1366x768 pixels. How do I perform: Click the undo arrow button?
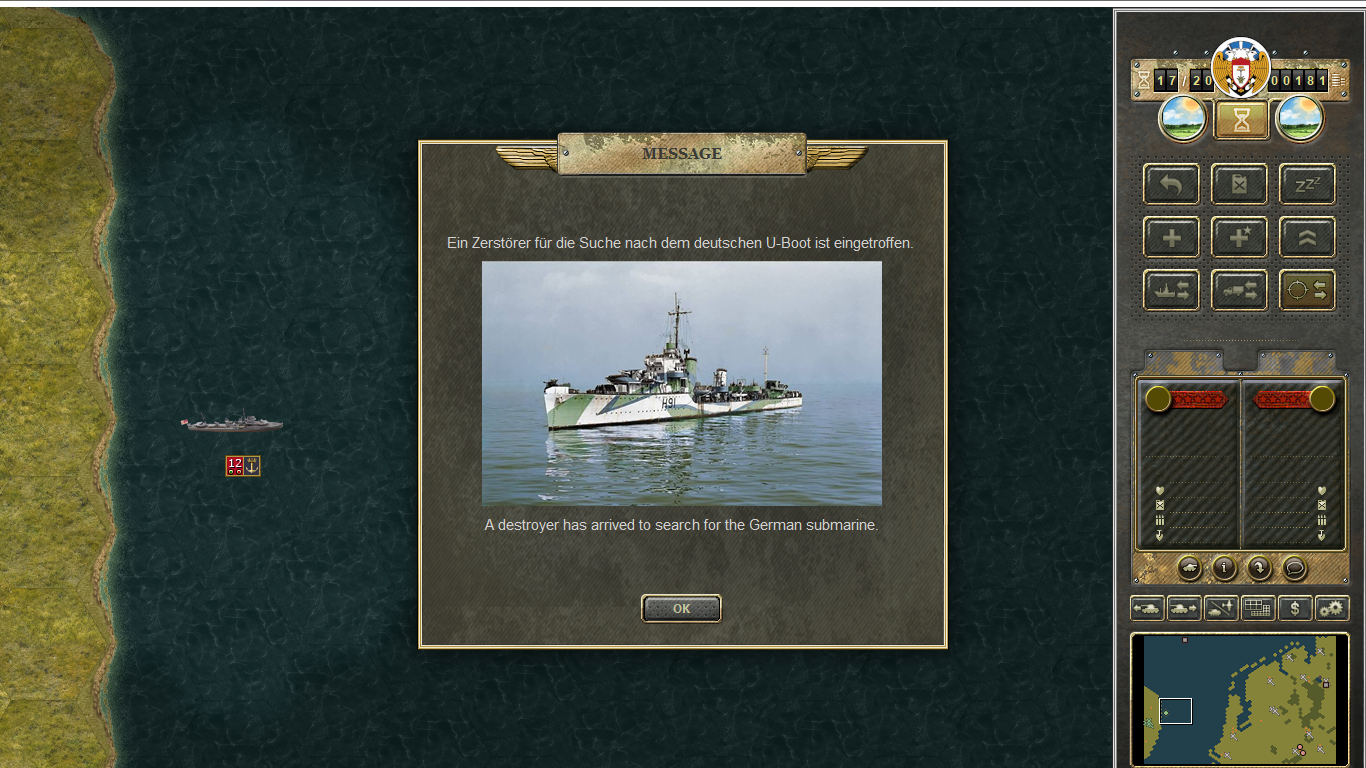coord(1171,184)
